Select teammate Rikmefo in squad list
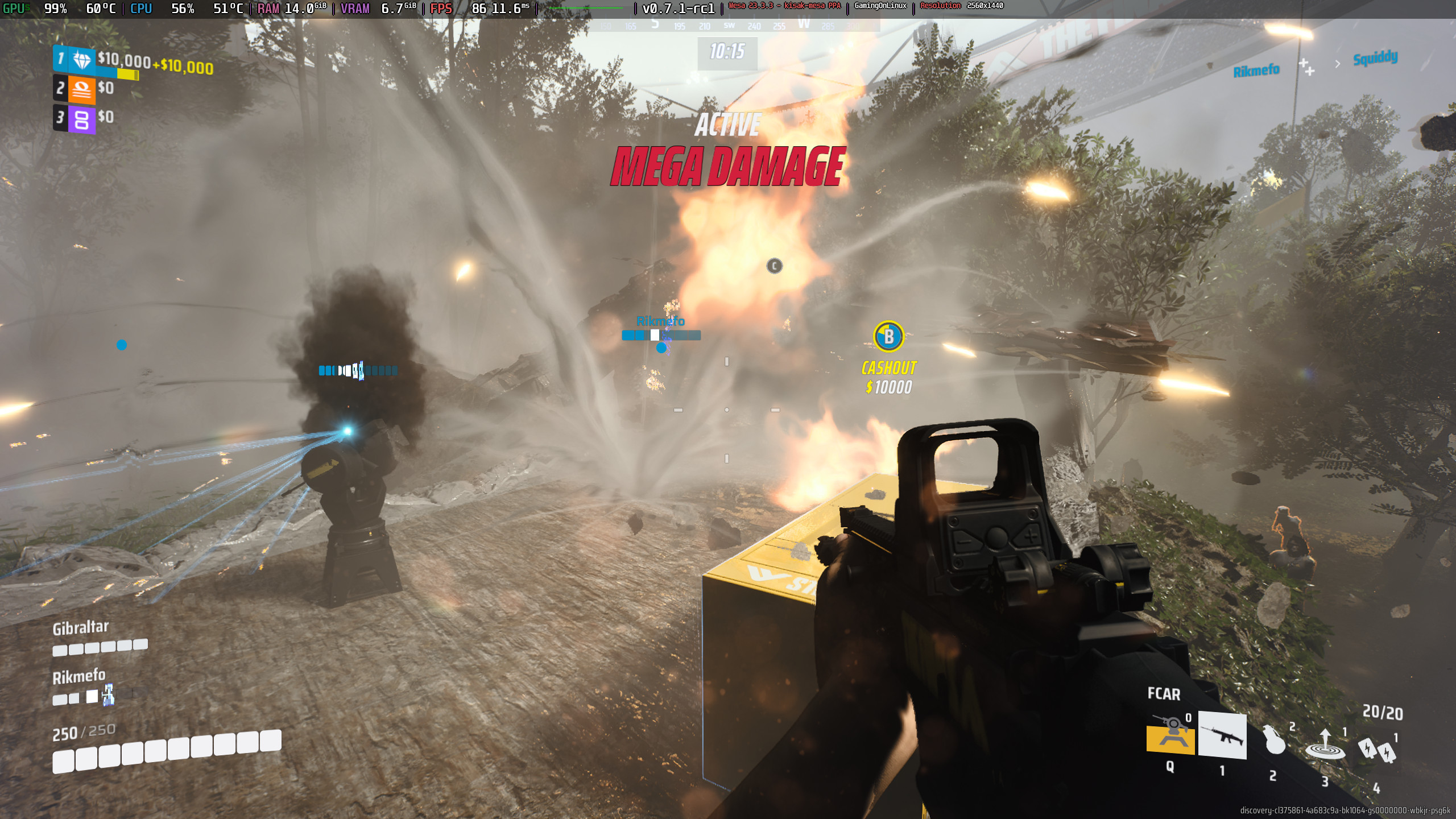Screen dimensions: 1456x819 (x=79, y=677)
